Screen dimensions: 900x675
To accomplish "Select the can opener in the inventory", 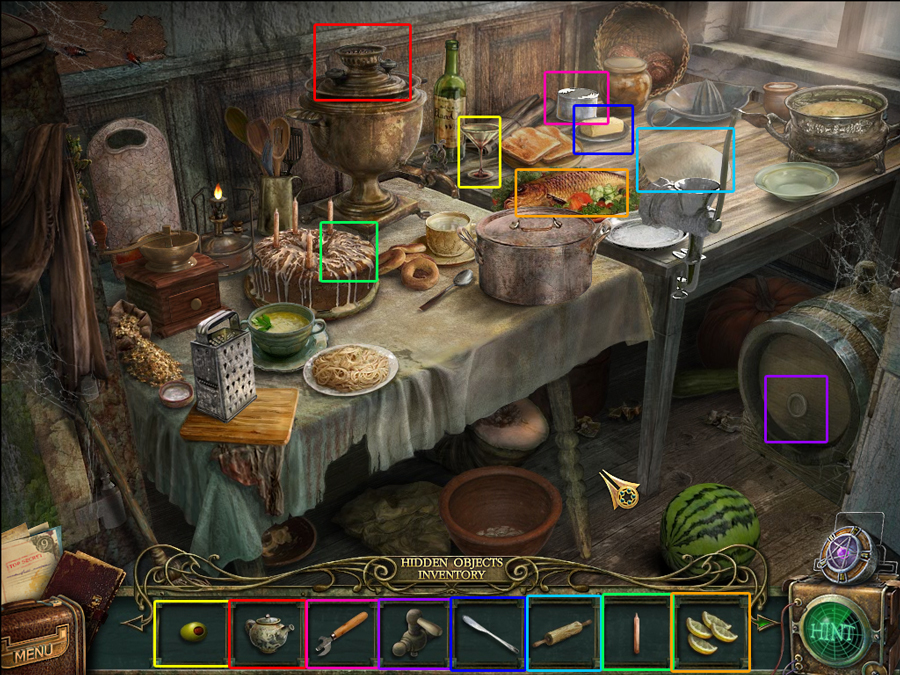I will 343,632.
